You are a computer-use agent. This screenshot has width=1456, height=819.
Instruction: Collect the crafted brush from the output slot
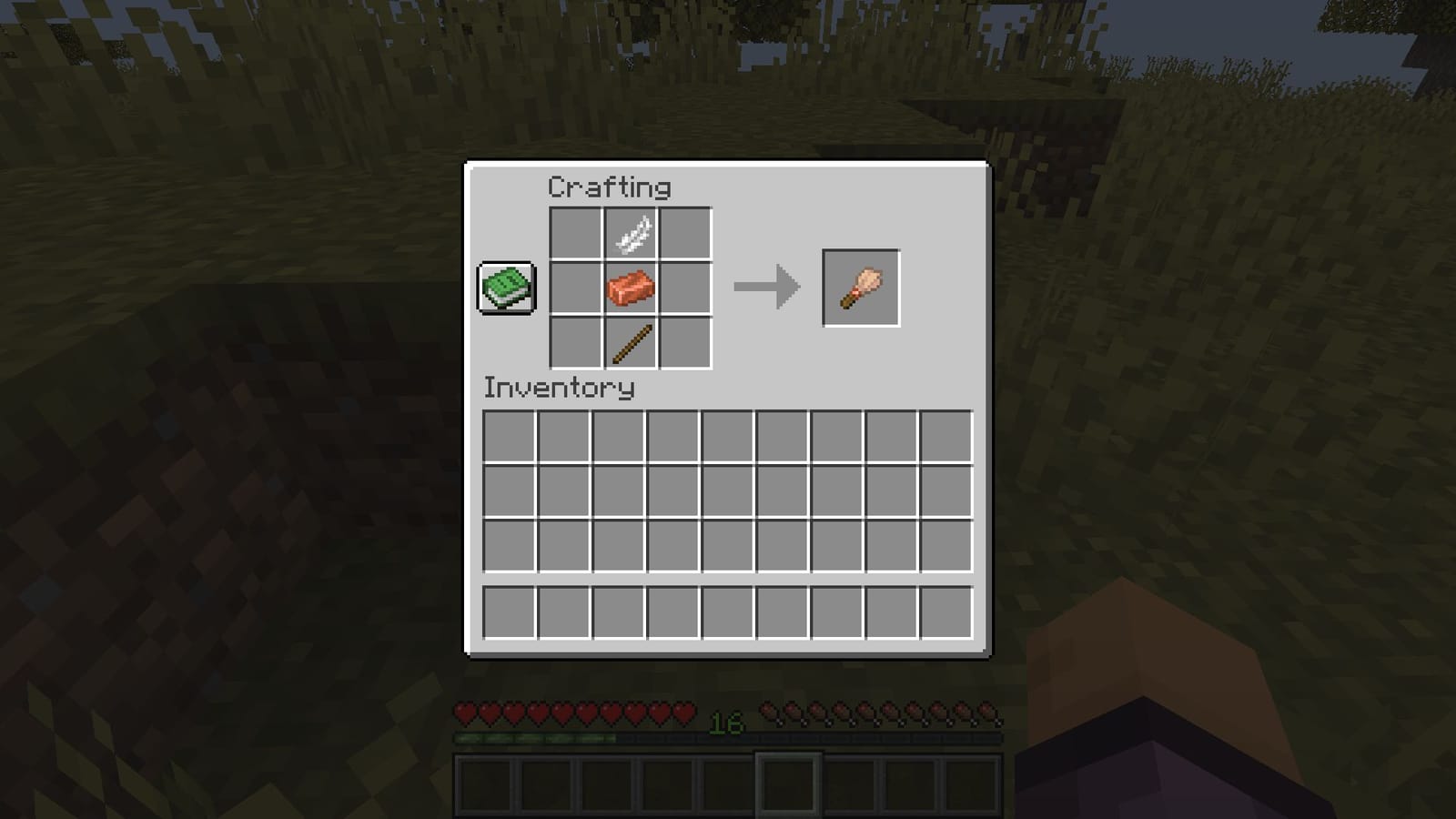(x=859, y=288)
